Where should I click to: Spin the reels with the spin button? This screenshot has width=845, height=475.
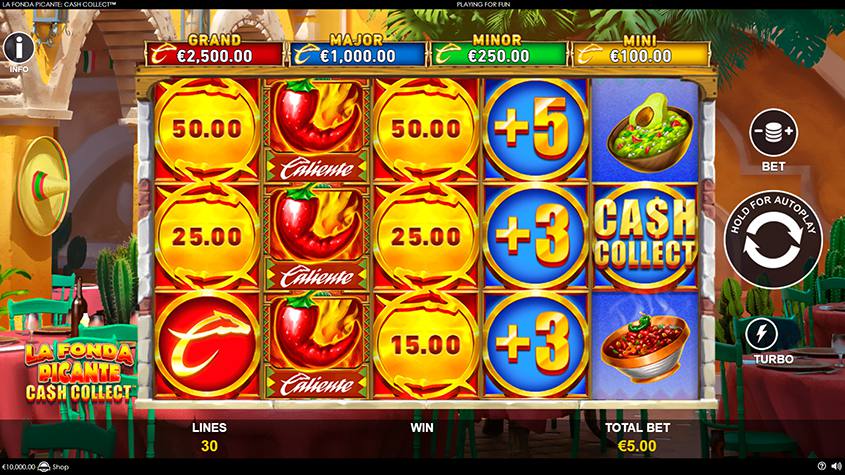(x=773, y=241)
